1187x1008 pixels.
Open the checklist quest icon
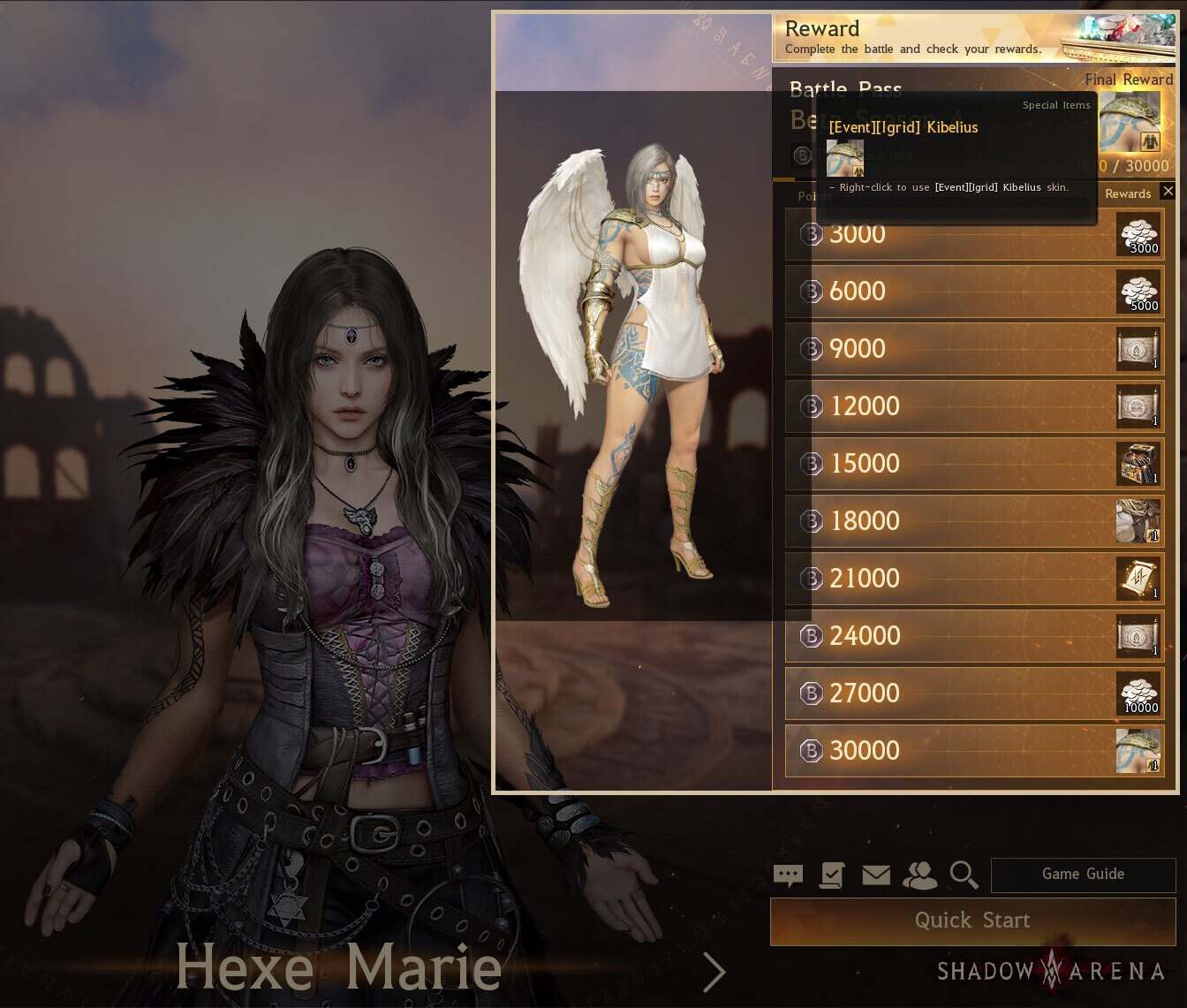(x=832, y=875)
